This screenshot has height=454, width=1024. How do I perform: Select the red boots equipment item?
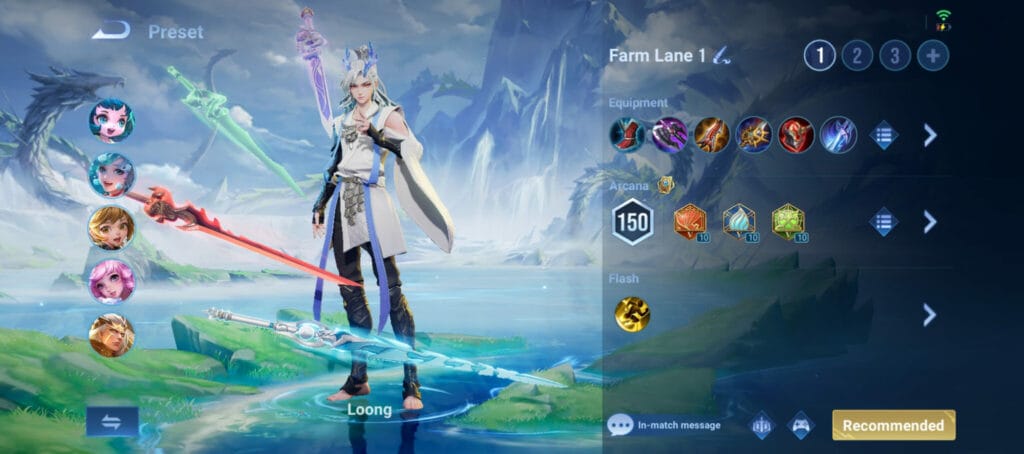(x=628, y=135)
